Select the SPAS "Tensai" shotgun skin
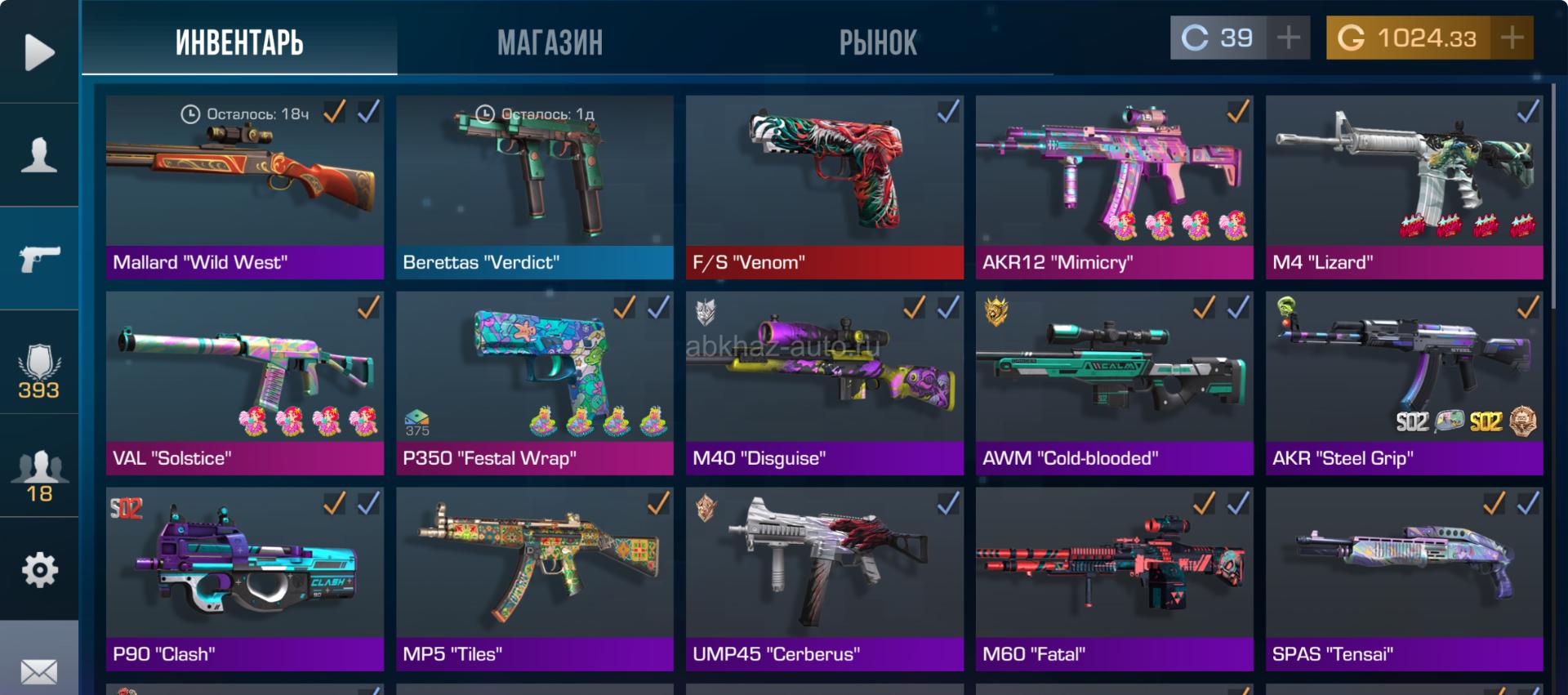The image size is (1568, 695). tap(1404, 579)
